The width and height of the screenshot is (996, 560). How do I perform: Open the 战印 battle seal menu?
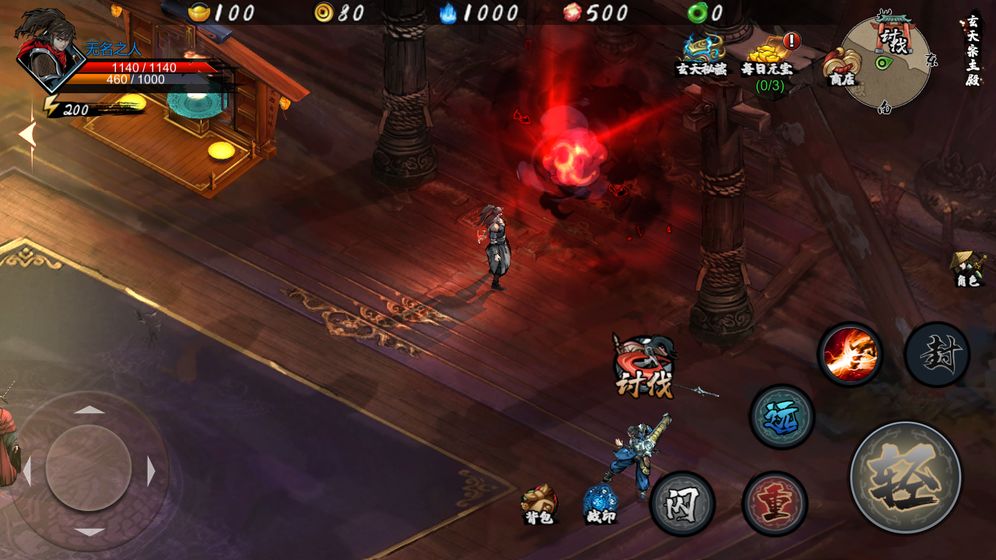(x=601, y=502)
